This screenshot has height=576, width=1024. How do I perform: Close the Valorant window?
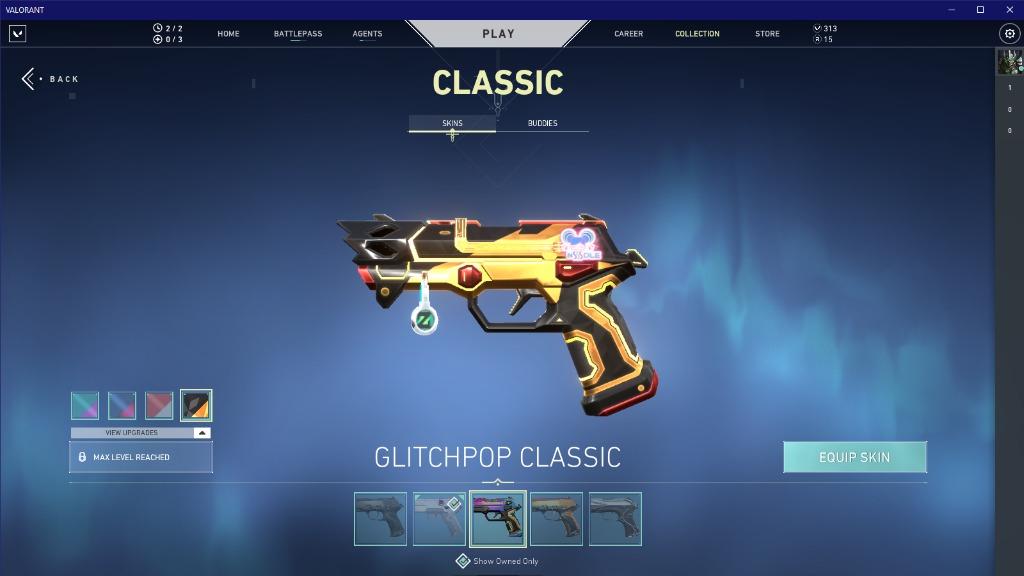point(1007,9)
